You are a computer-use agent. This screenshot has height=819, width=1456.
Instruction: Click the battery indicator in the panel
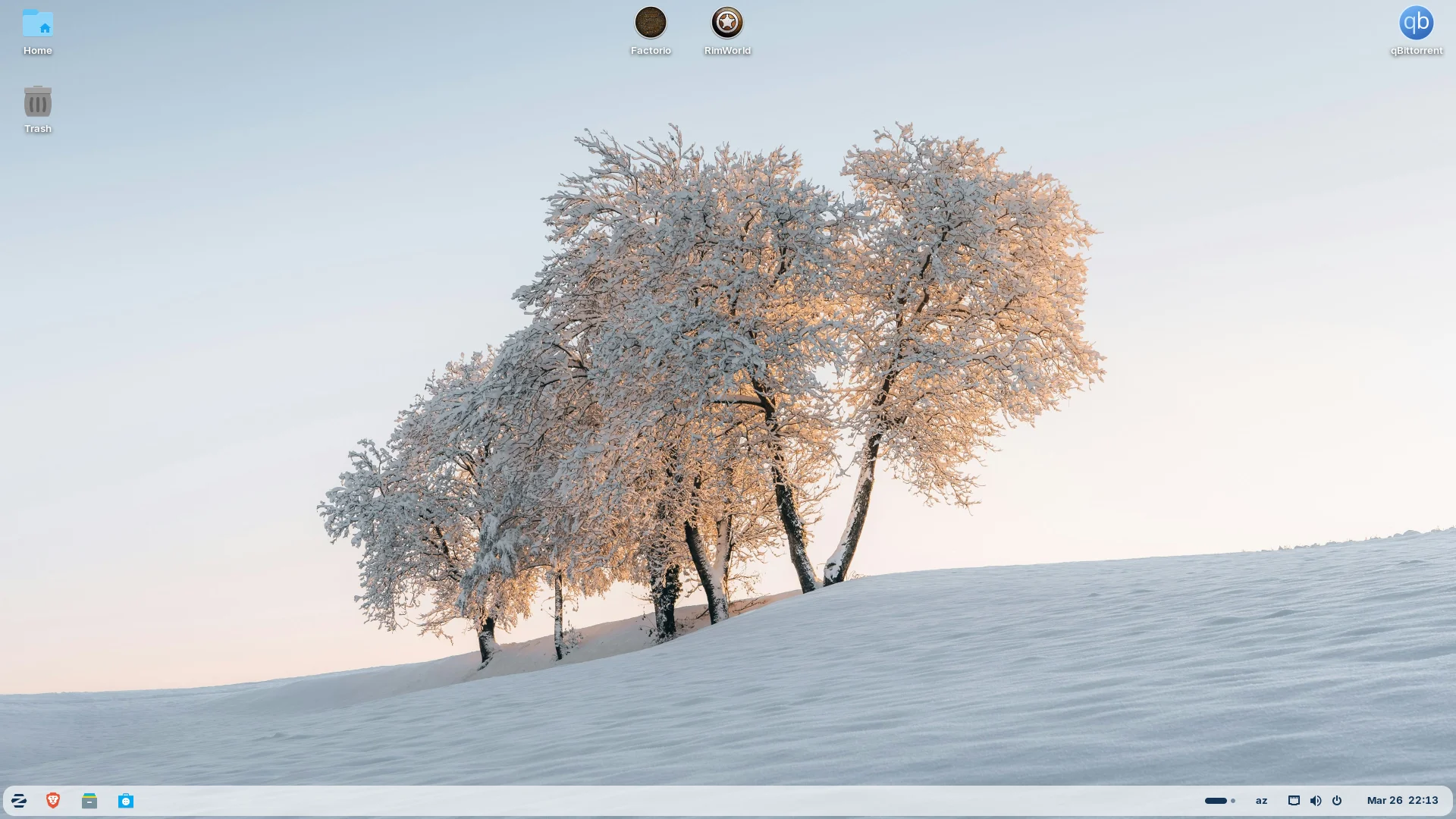click(1215, 800)
